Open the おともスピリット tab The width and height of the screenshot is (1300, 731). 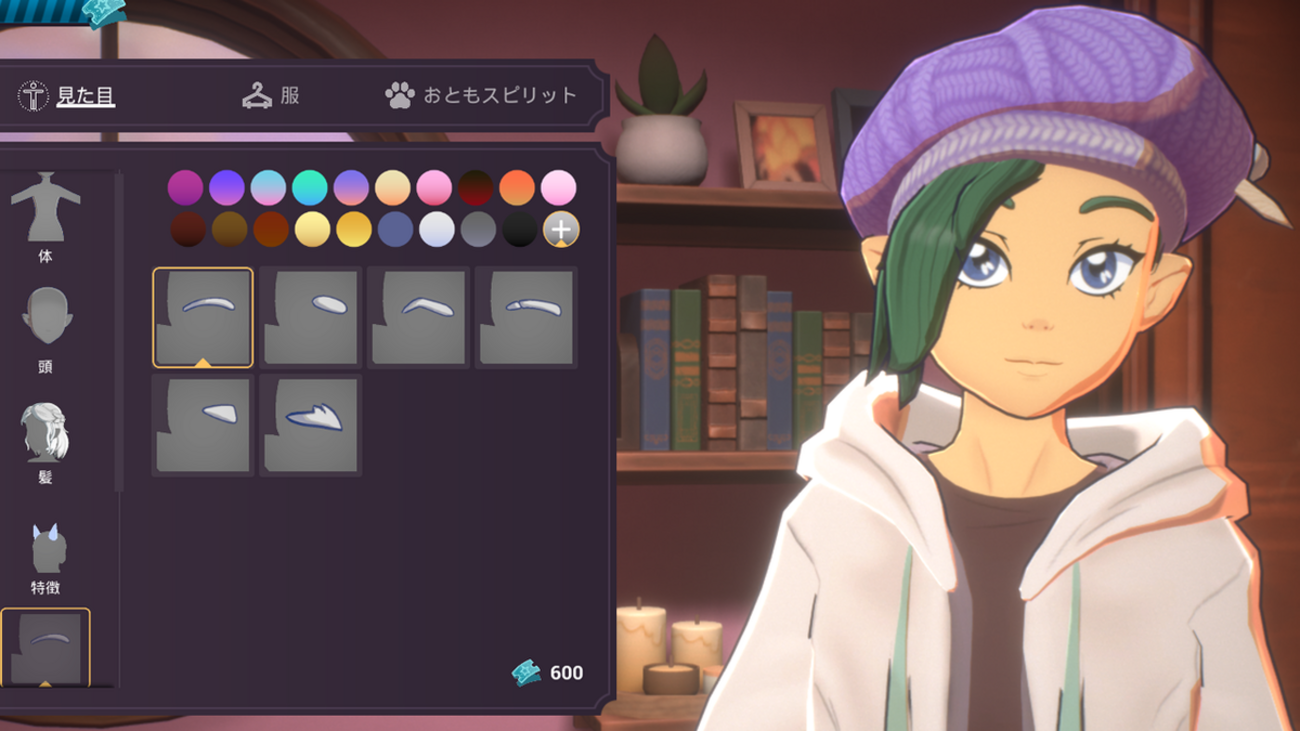(482, 96)
